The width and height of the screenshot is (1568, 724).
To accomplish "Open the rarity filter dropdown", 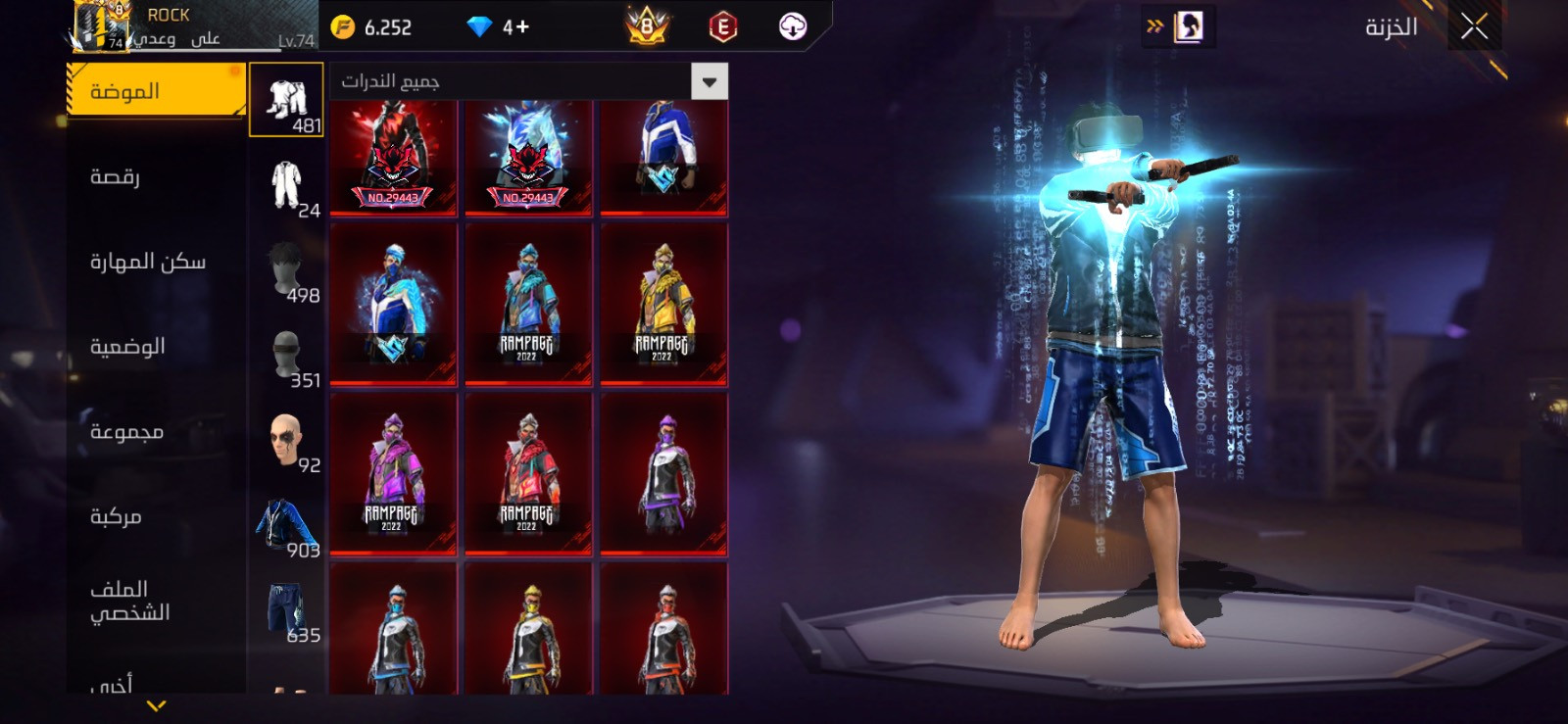I will 710,80.
